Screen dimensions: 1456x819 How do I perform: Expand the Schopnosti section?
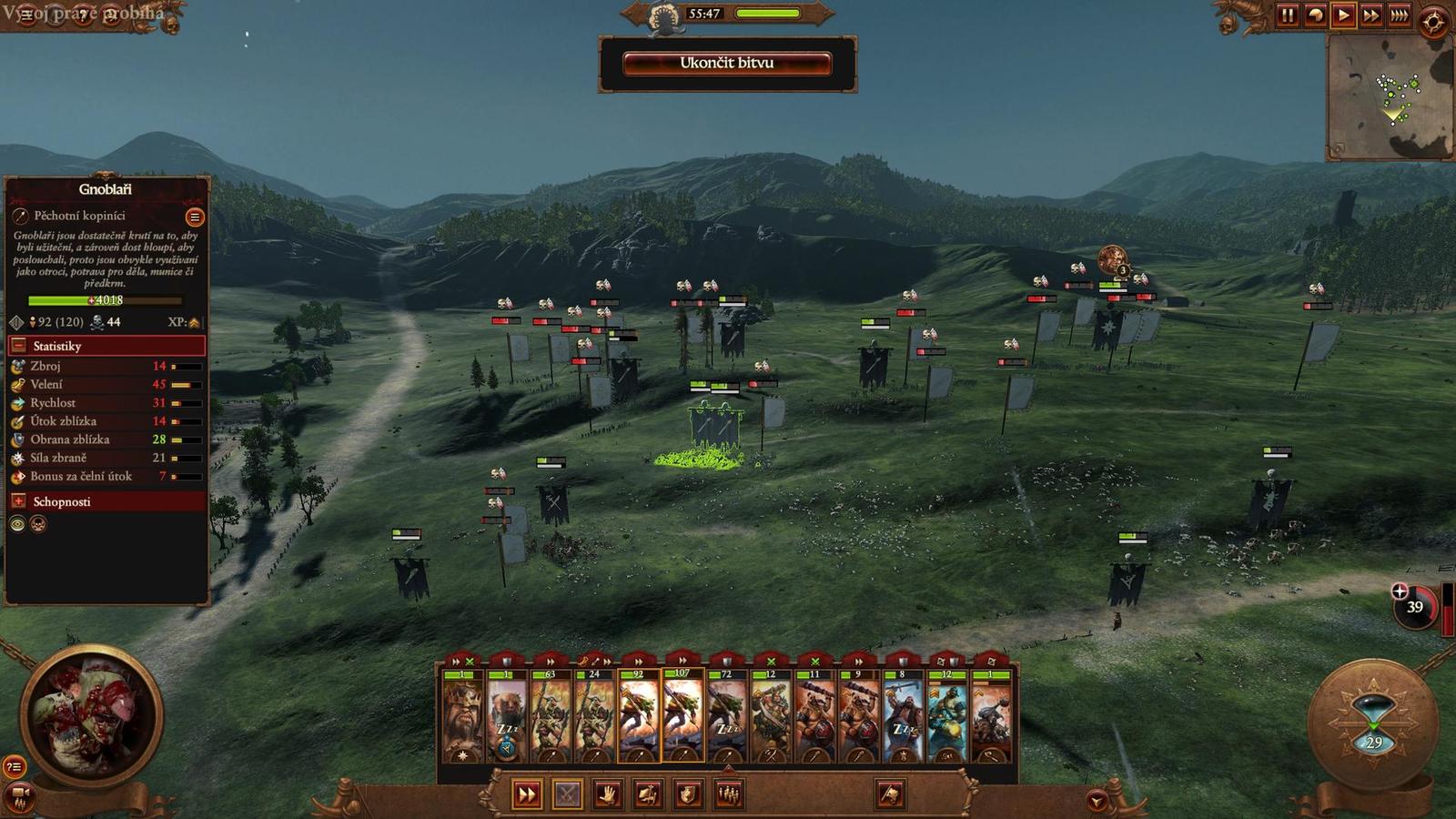pyautogui.click(x=18, y=501)
